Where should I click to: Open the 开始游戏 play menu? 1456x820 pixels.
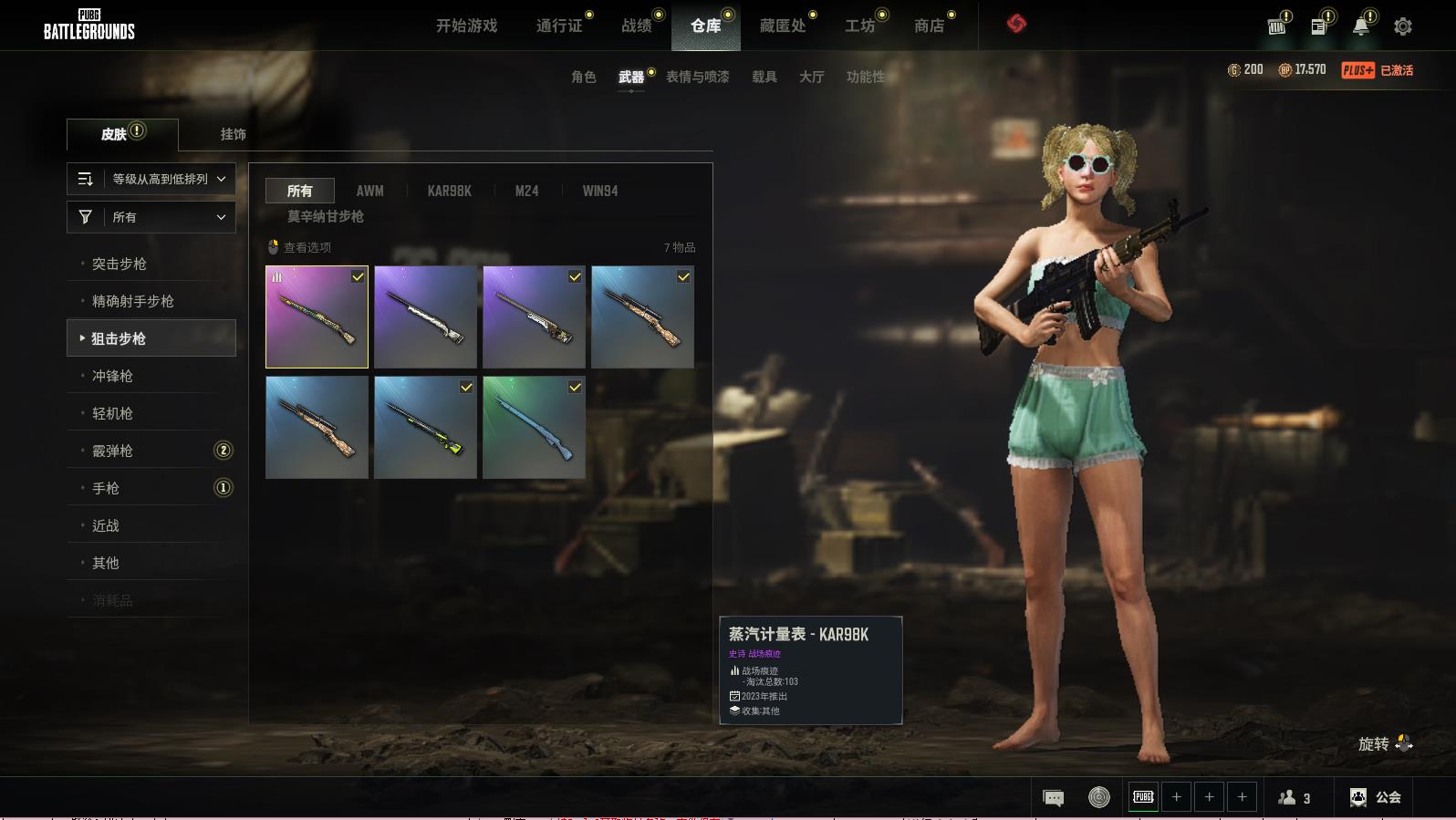coord(466,26)
